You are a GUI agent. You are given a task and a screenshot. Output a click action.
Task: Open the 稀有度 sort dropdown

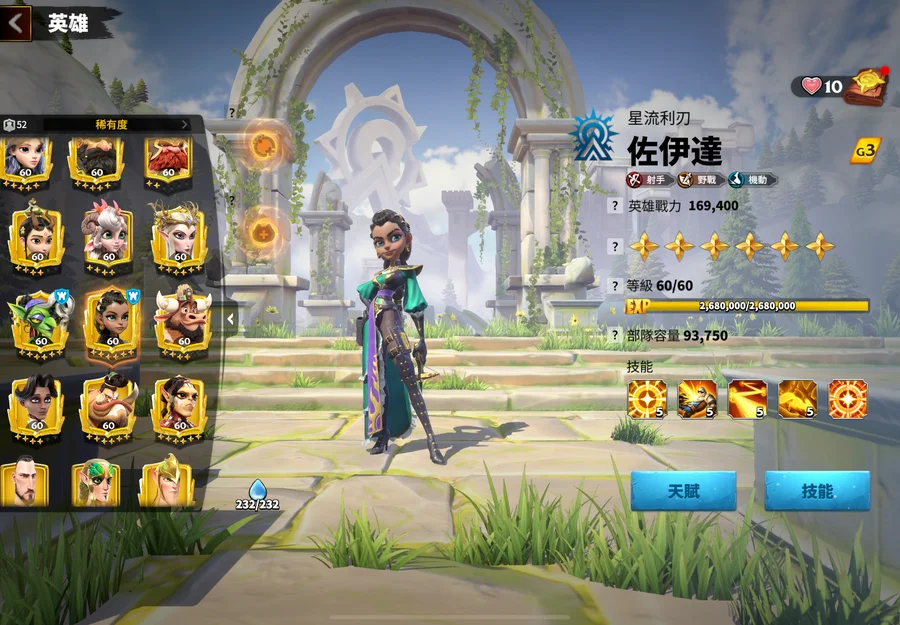coord(115,124)
